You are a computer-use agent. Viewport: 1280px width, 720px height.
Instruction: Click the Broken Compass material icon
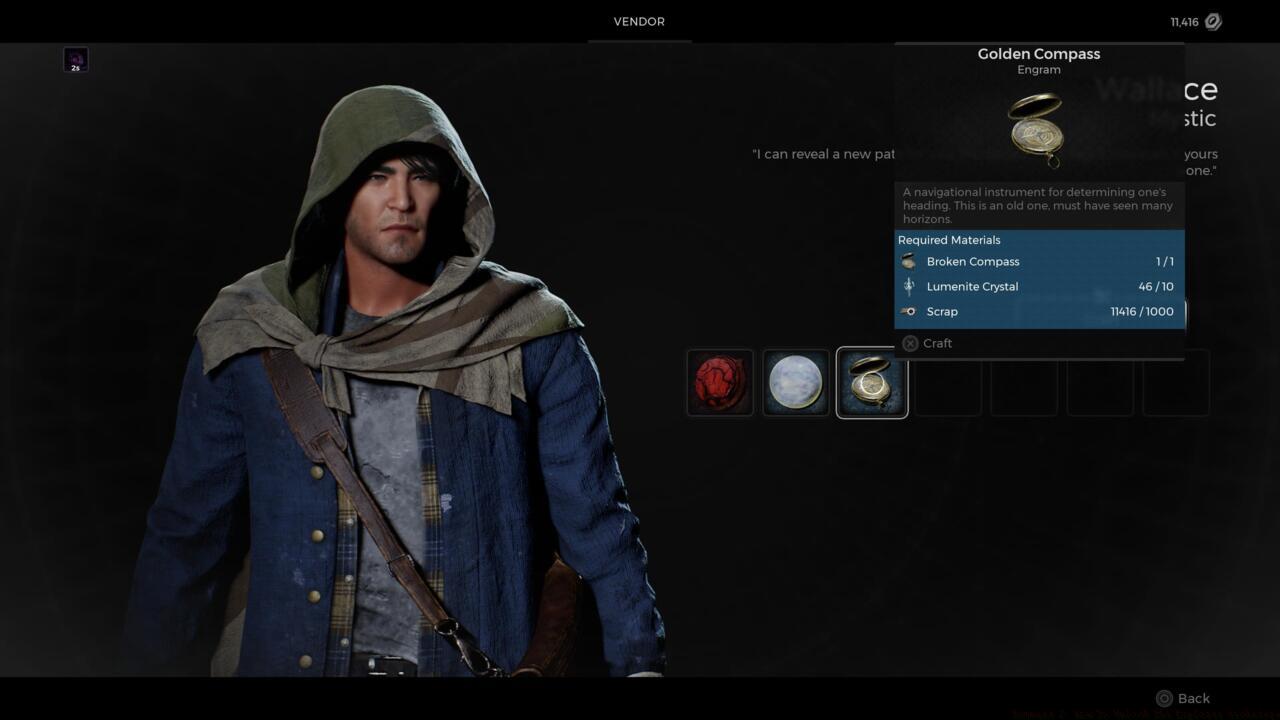pos(909,261)
